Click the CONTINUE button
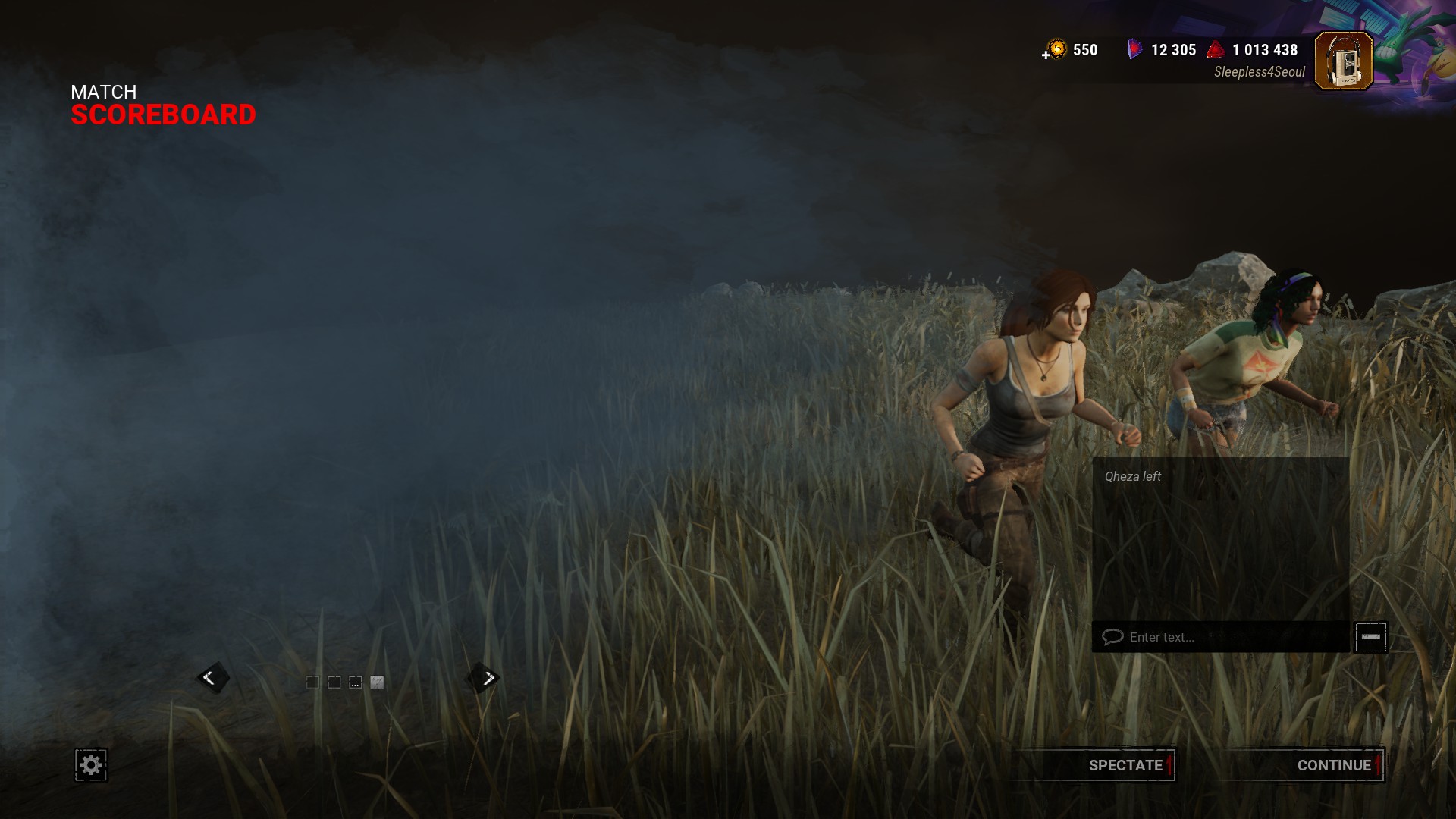The height and width of the screenshot is (819, 1456). coord(1333,765)
